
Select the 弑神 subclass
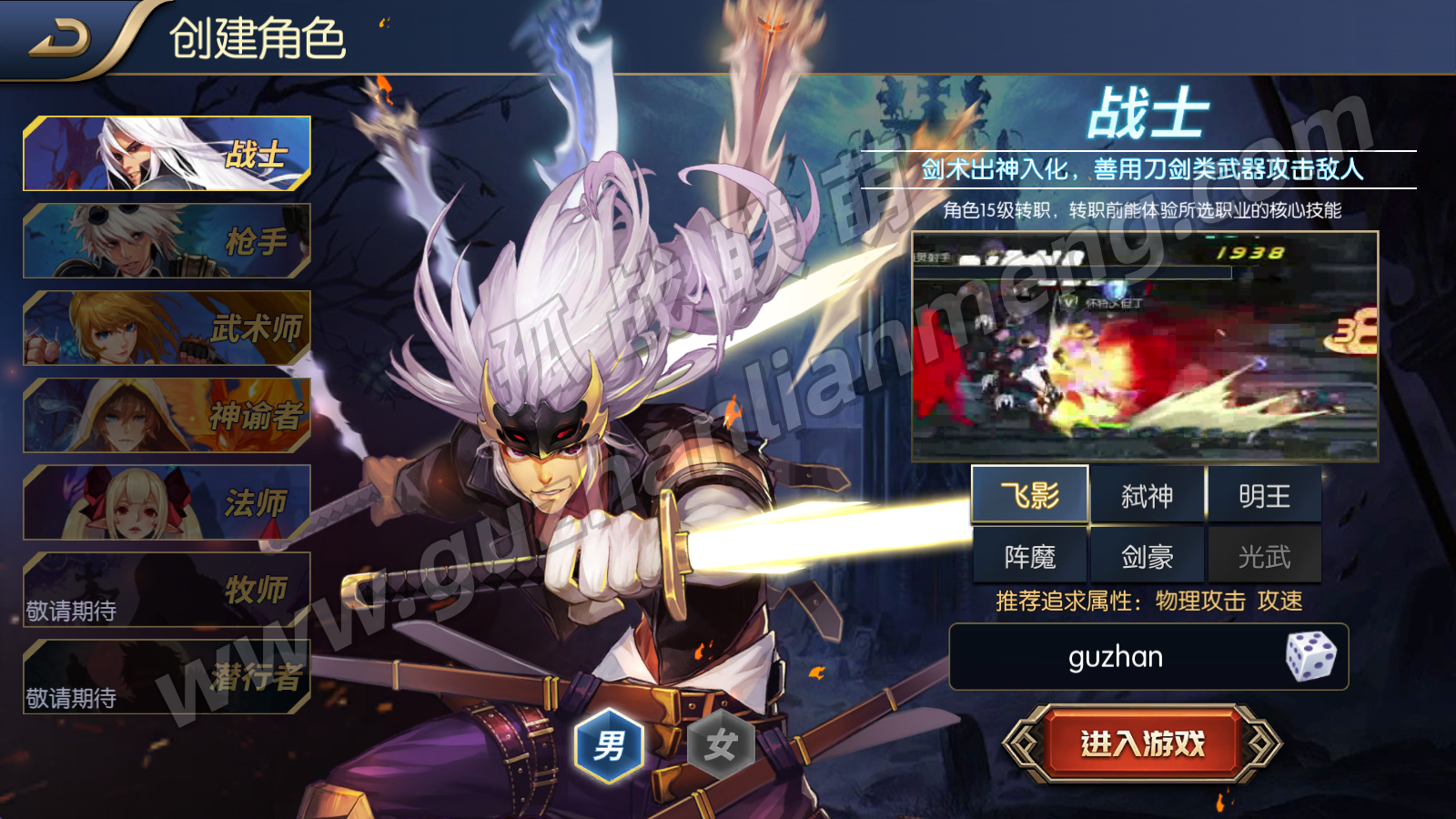click(1147, 496)
